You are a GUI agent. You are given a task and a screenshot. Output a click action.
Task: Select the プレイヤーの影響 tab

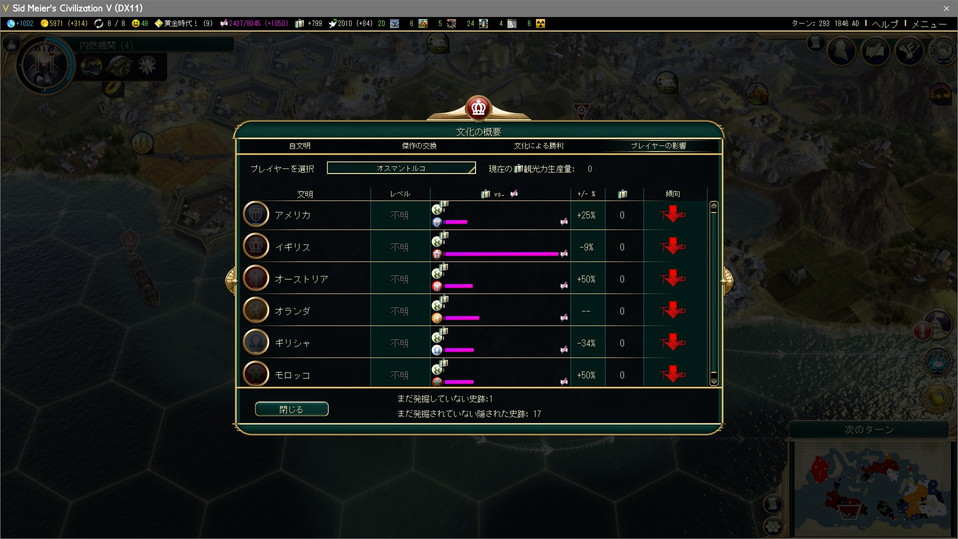pos(658,146)
